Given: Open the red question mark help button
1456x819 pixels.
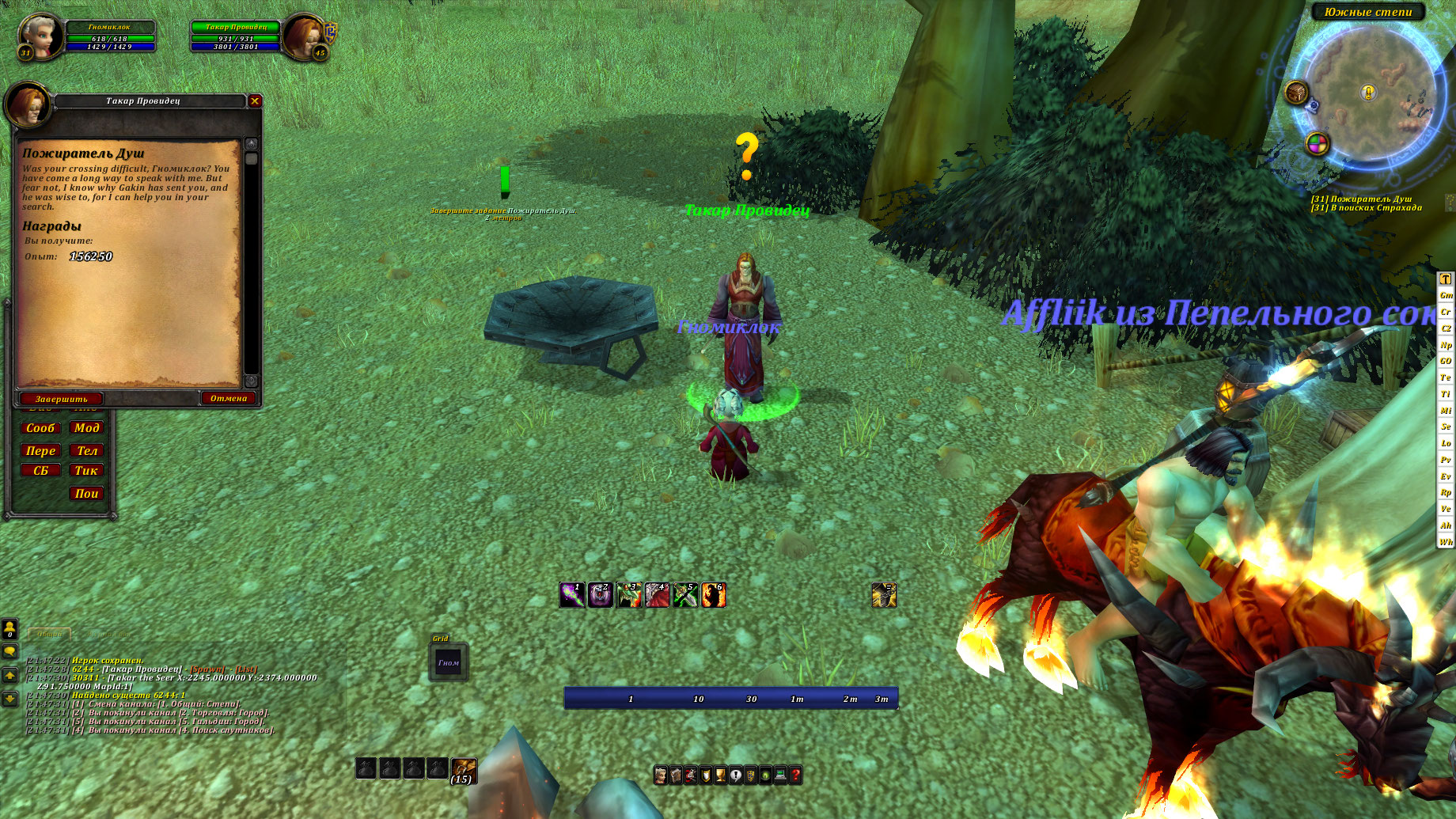Looking at the screenshot, I should pyautogui.click(x=795, y=775).
